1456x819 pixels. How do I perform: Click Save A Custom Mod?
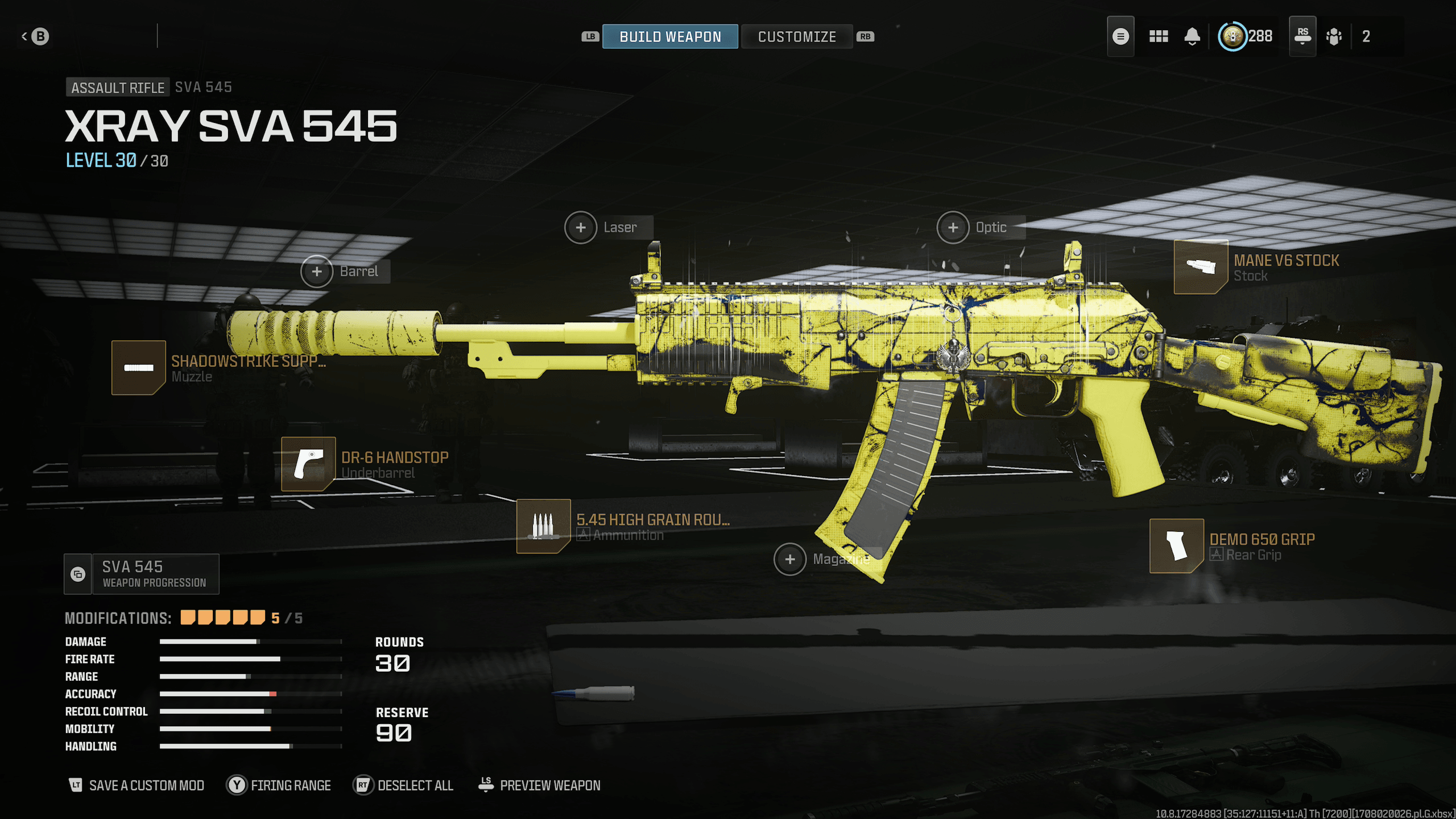136,785
